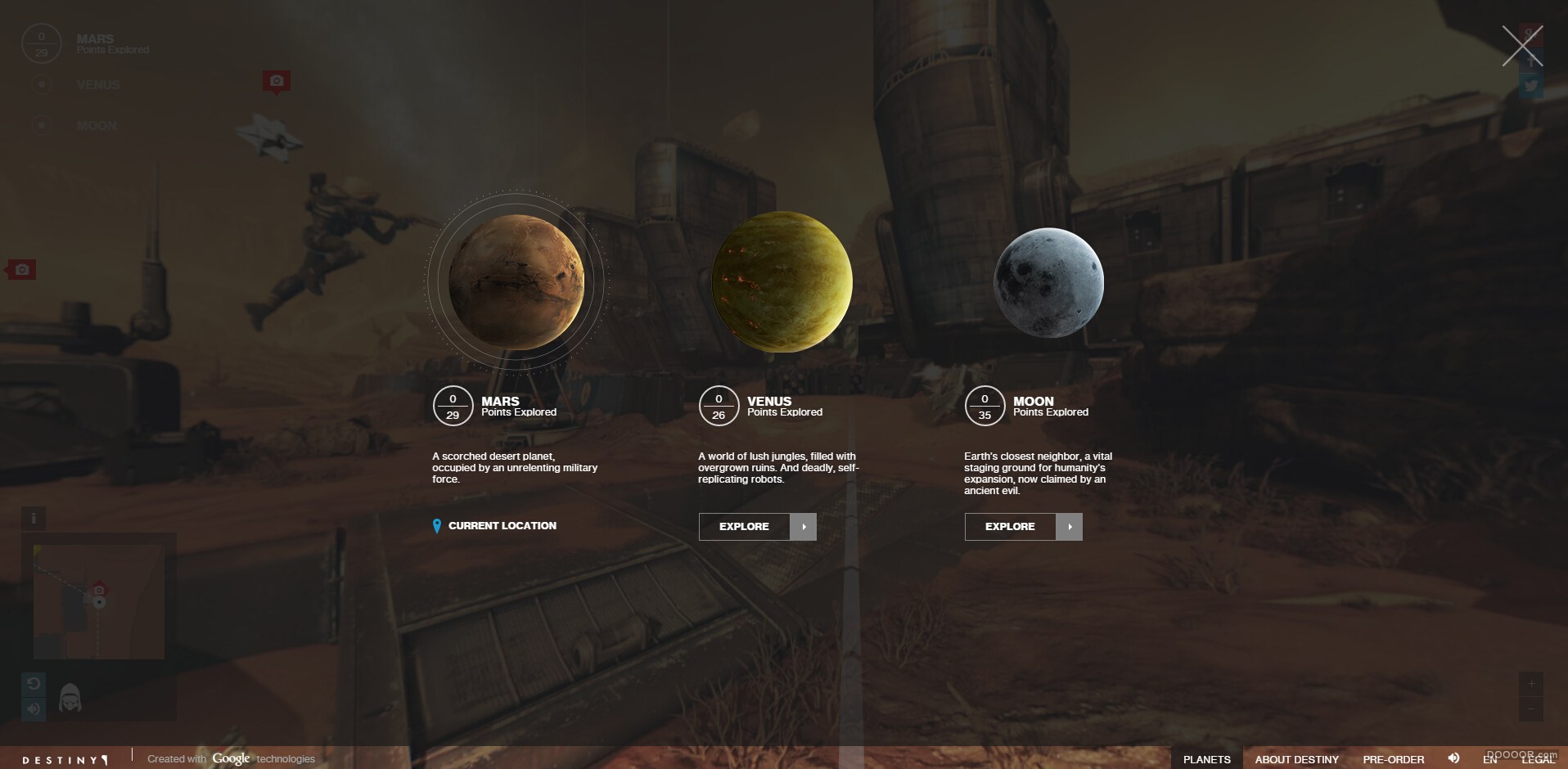
Task: Share via the Facebook icon
Action: pyautogui.click(x=1530, y=60)
